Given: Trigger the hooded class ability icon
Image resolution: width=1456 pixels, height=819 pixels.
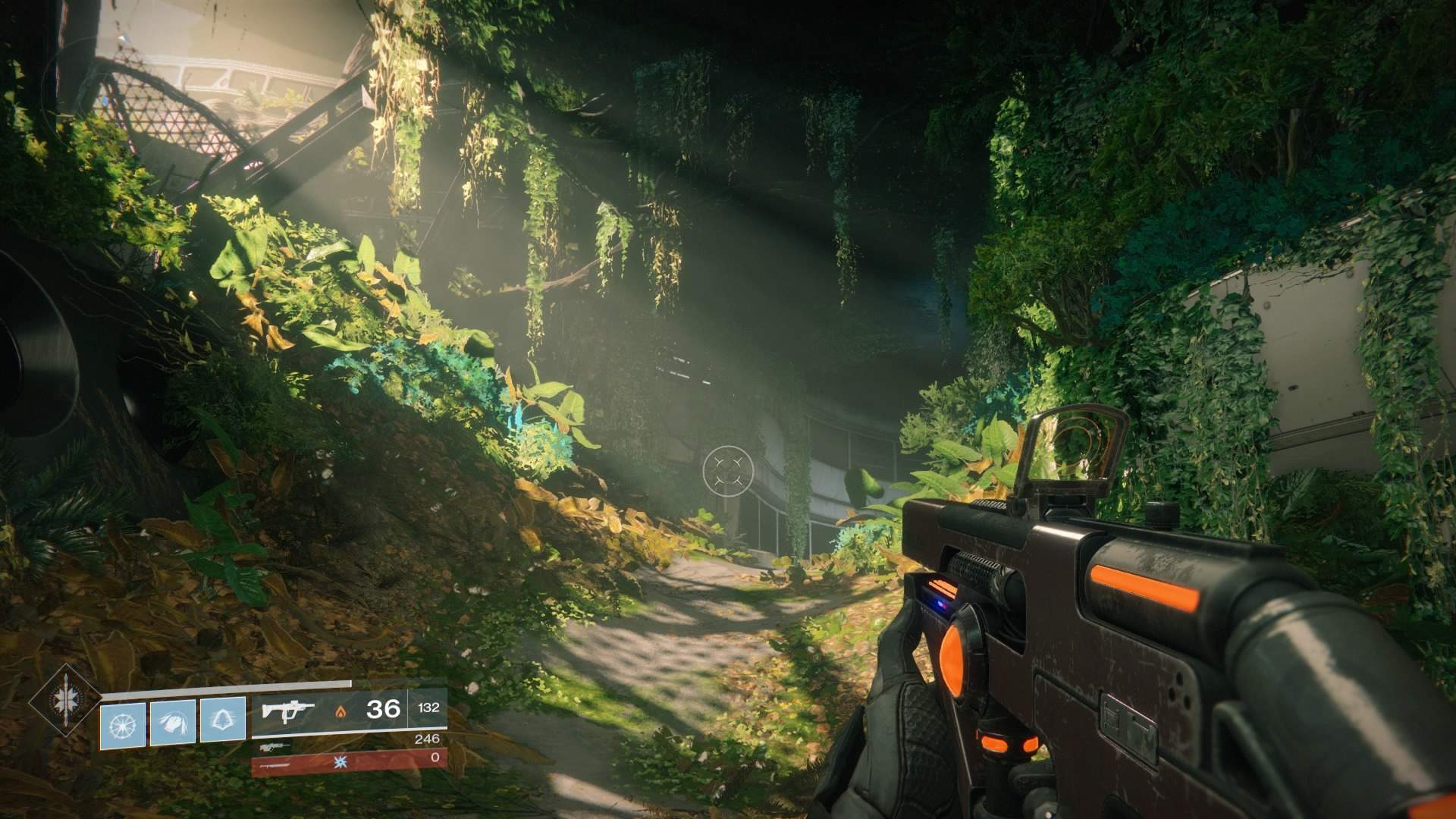Looking at the screenshot, I should pyautogui.click(x=223, y=719).
